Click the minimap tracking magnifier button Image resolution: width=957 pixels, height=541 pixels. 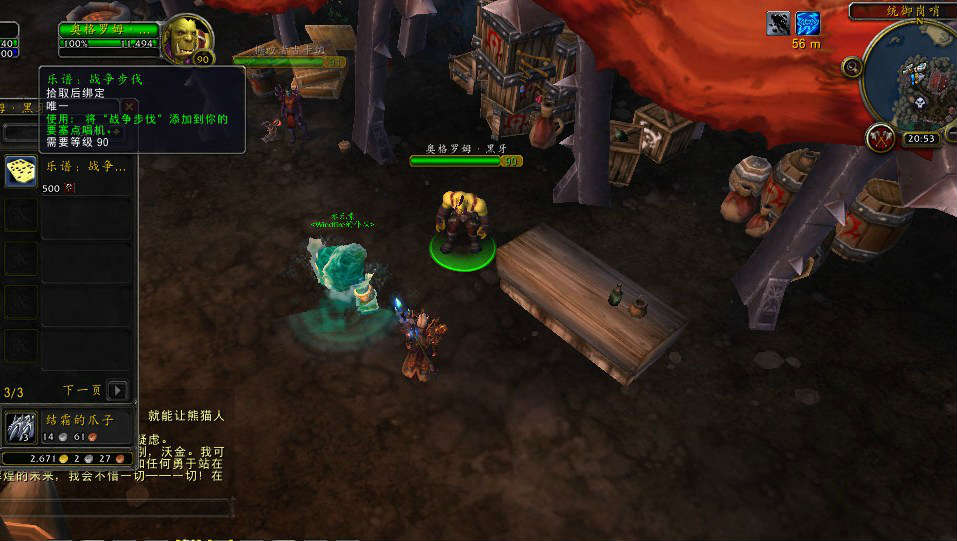(x=852, y=67)
